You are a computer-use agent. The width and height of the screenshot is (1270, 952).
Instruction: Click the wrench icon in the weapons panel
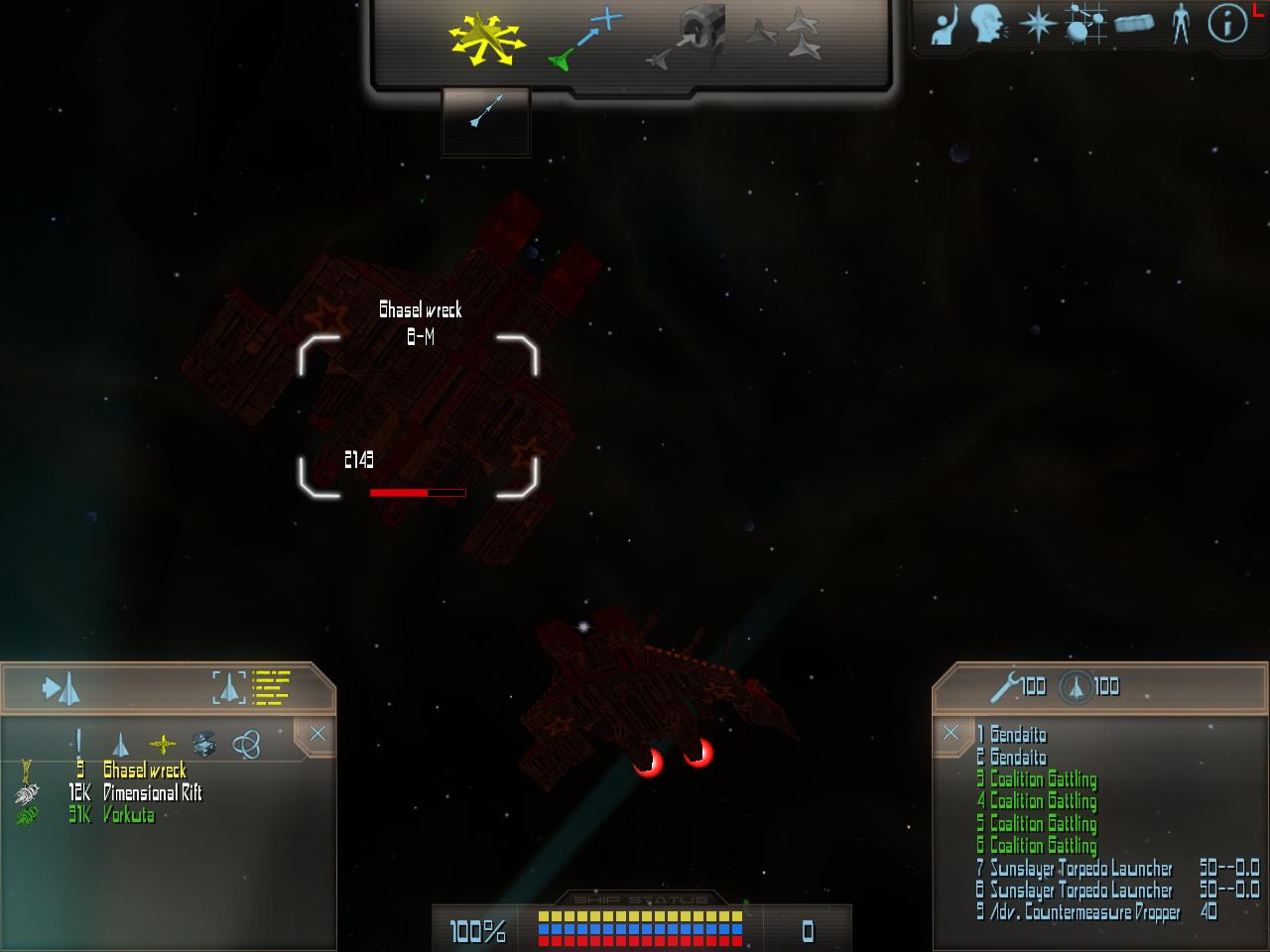click(x=1006, y=685)
